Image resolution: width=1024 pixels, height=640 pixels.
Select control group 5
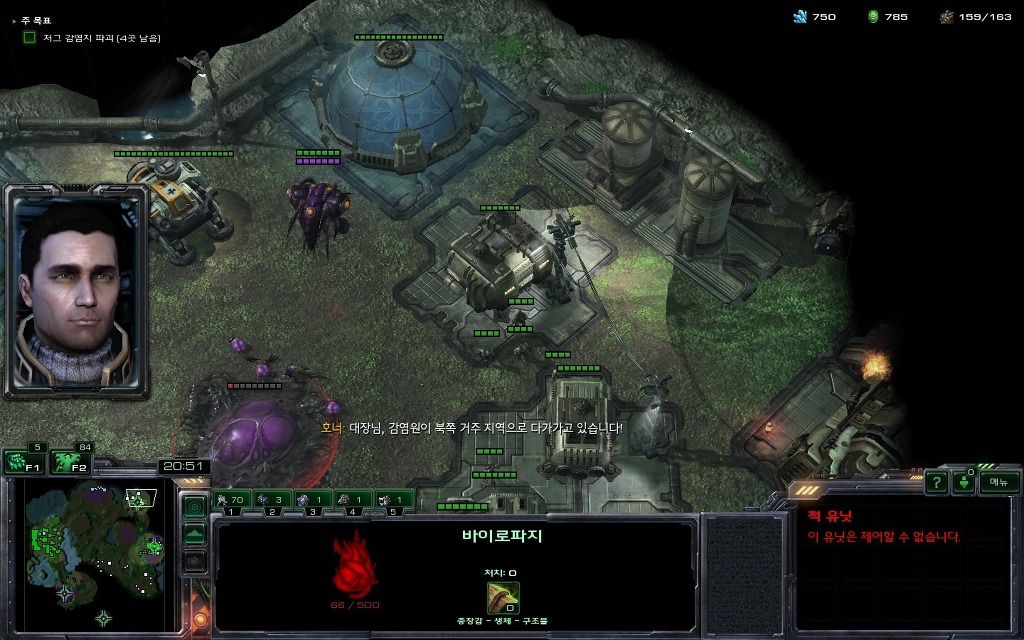click(x=393, y=499)
